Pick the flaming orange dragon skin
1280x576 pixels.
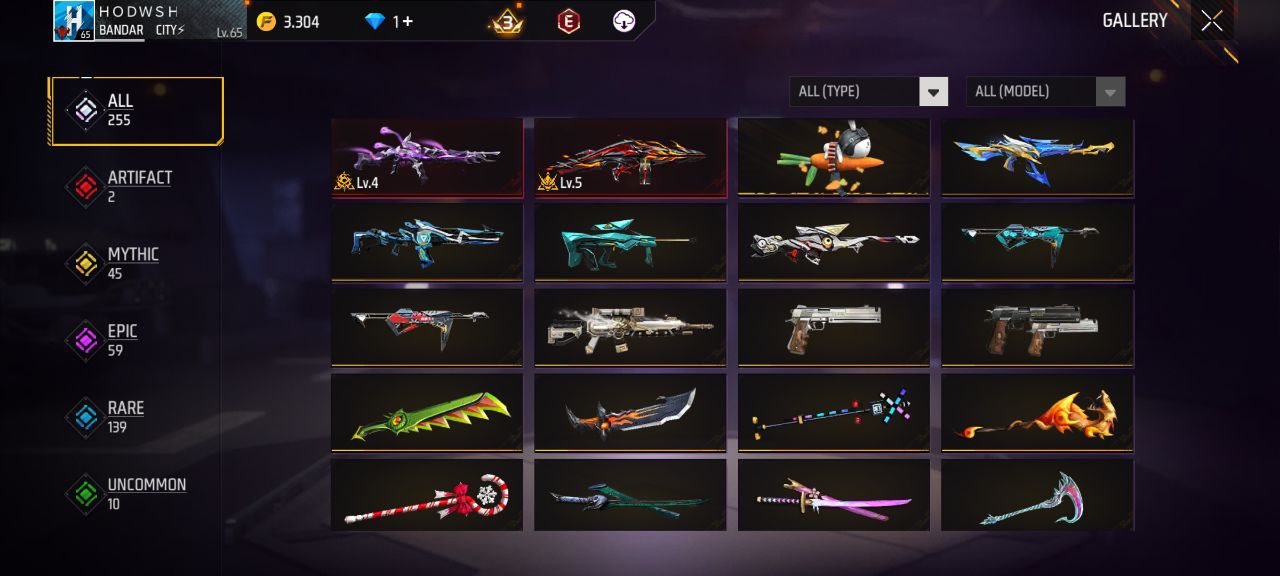pyautogui.click(x=1037, y=411)
